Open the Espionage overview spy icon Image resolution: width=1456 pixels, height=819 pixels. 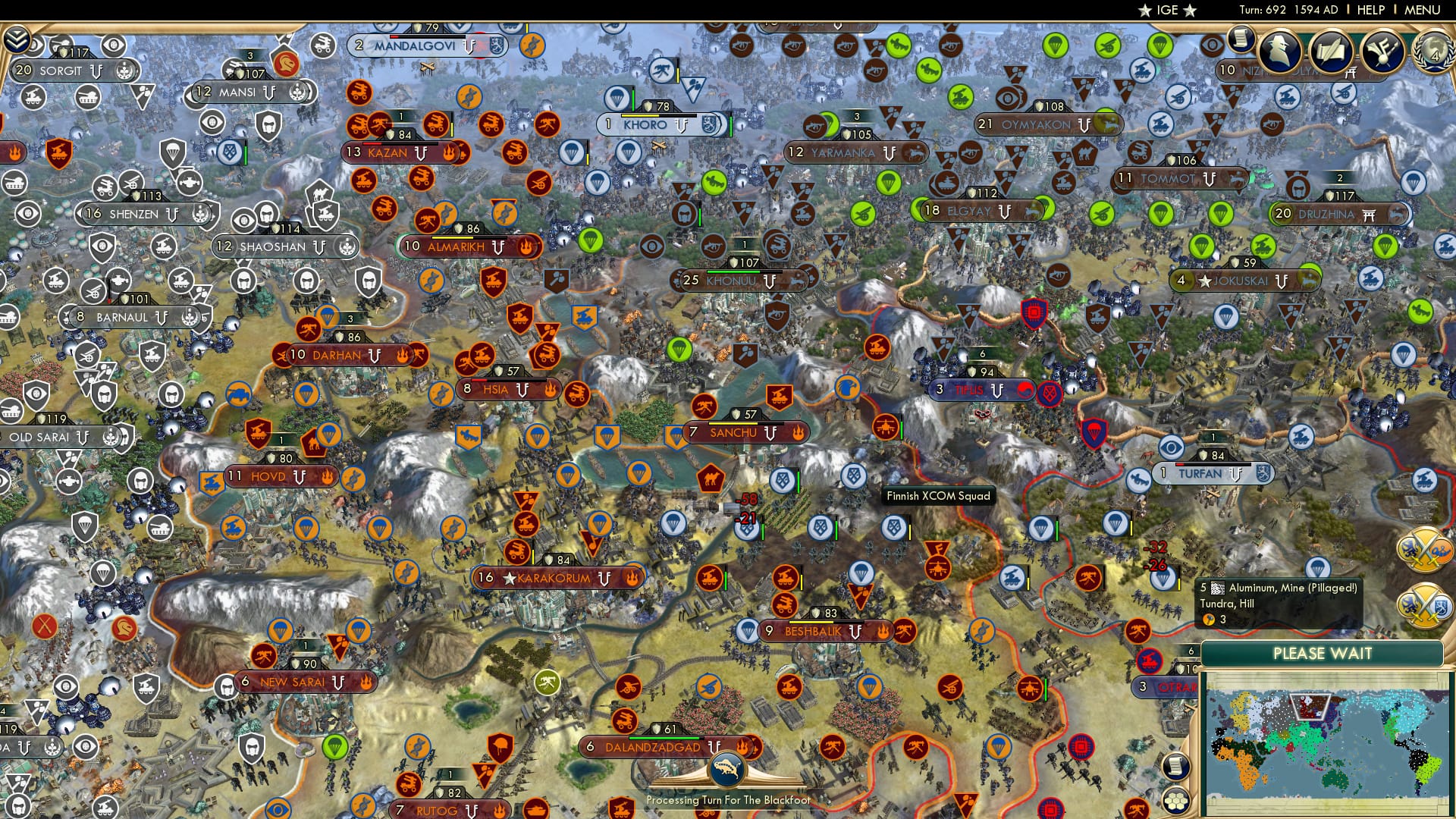click(1278, 51)
